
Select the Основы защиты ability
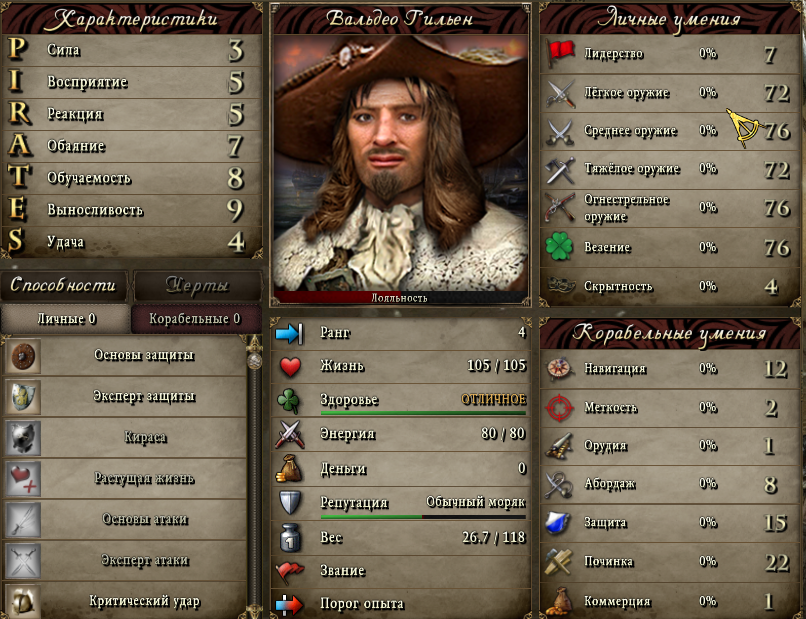[125, 355]
